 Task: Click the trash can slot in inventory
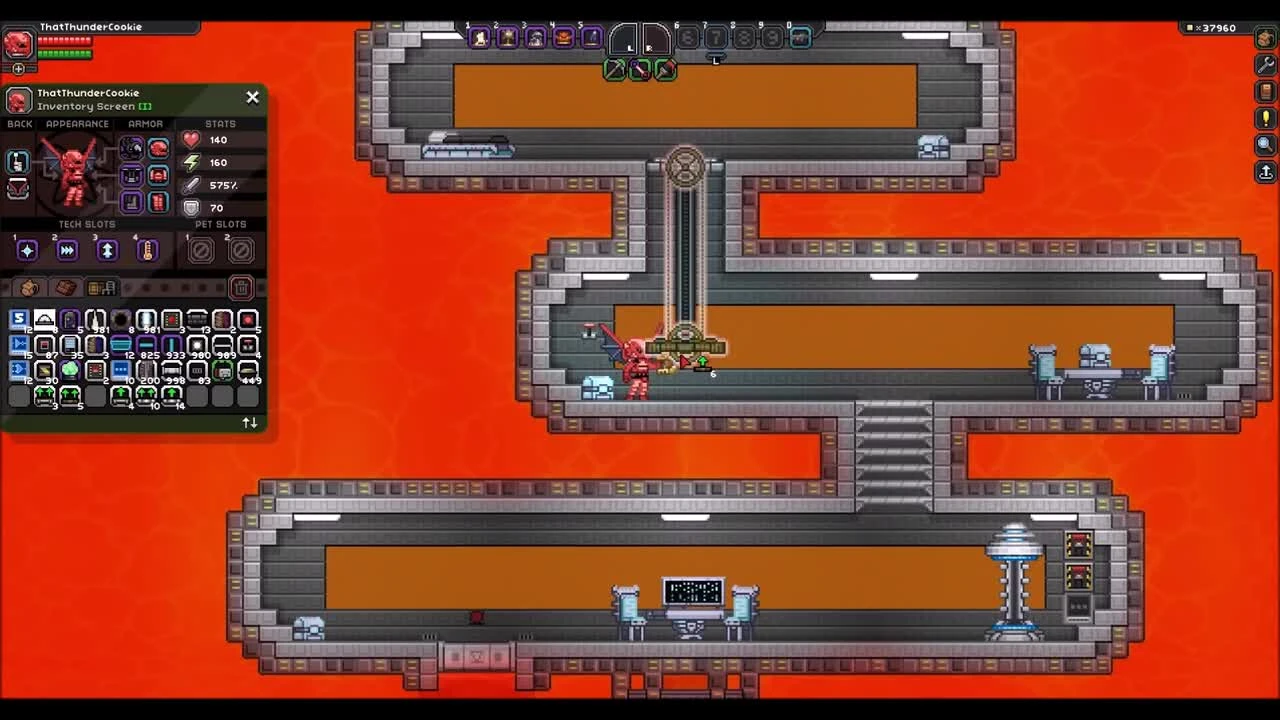(x=241, y=288)
